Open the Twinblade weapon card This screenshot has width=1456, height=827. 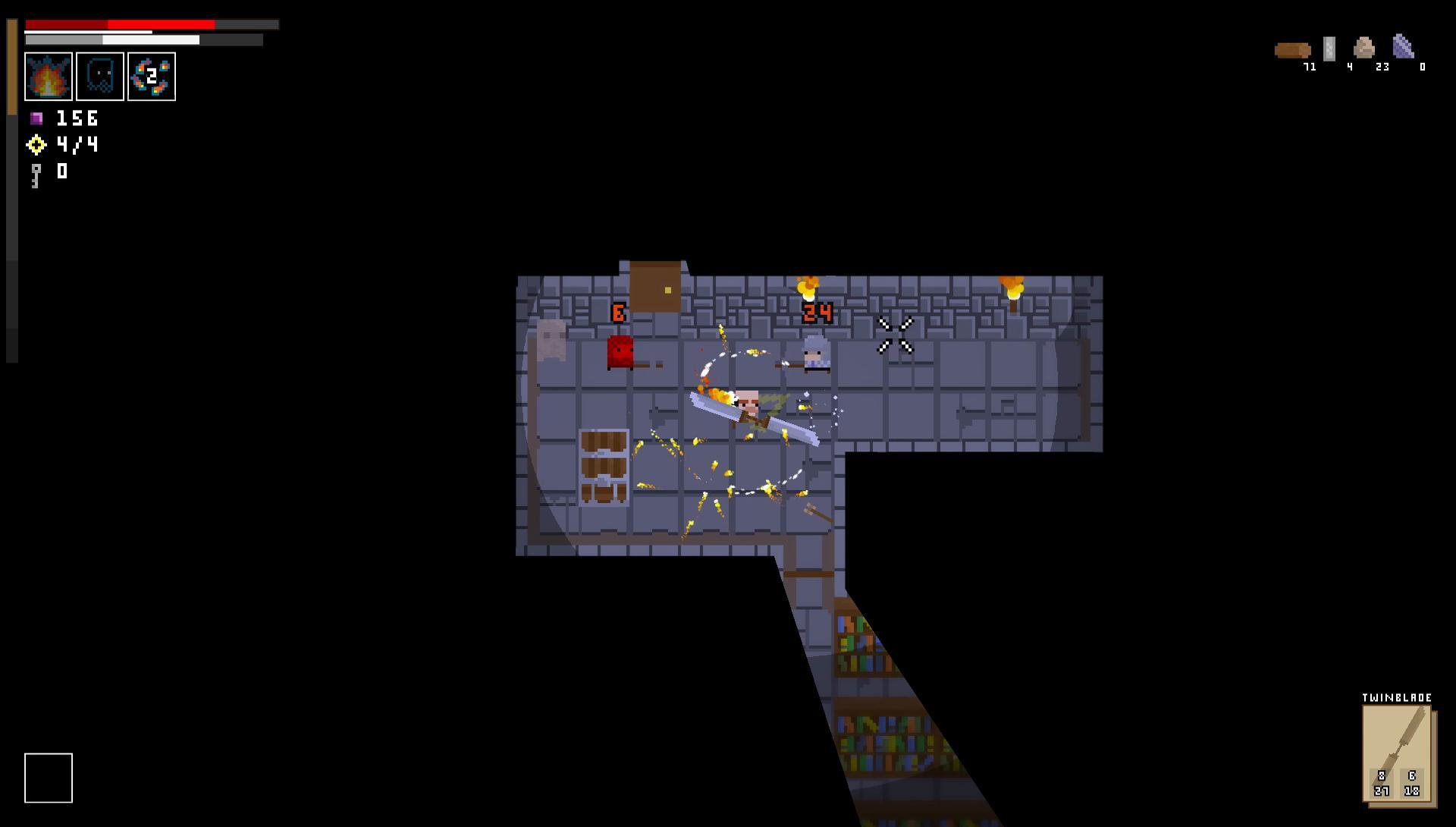coord(1399,751)
